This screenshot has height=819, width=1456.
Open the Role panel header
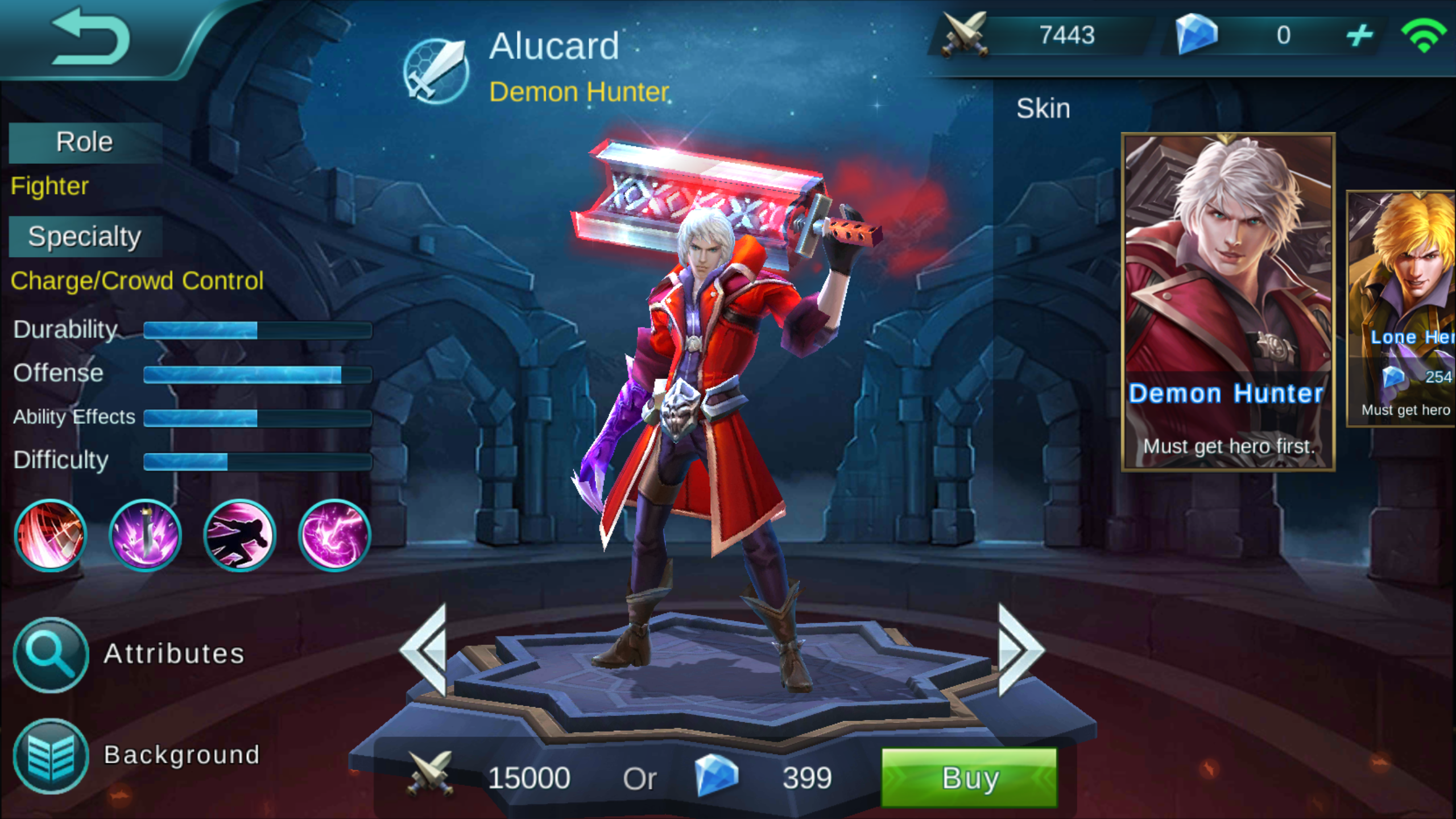point(84,141)
